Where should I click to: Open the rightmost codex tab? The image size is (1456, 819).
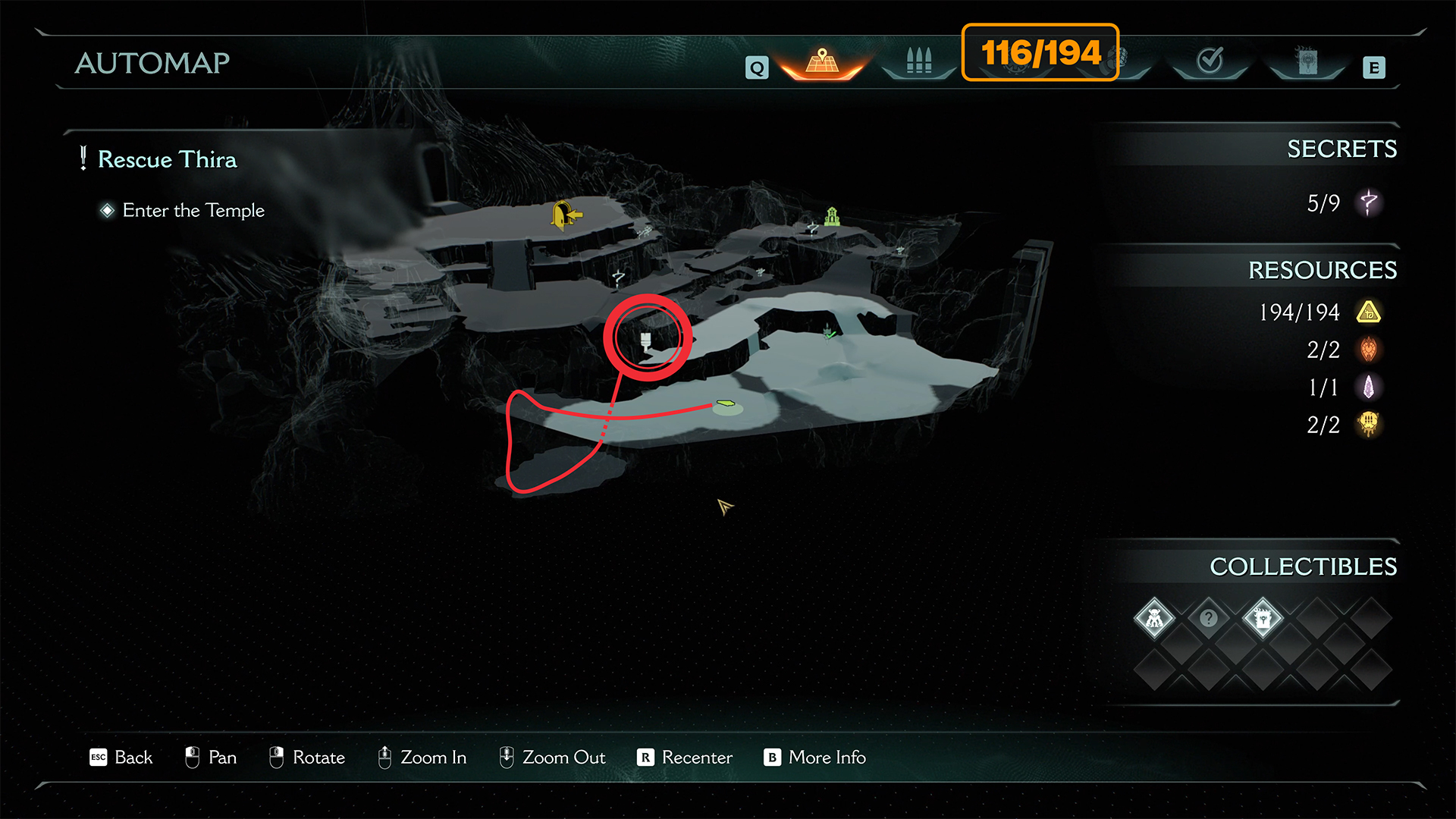click(1307, 61)
